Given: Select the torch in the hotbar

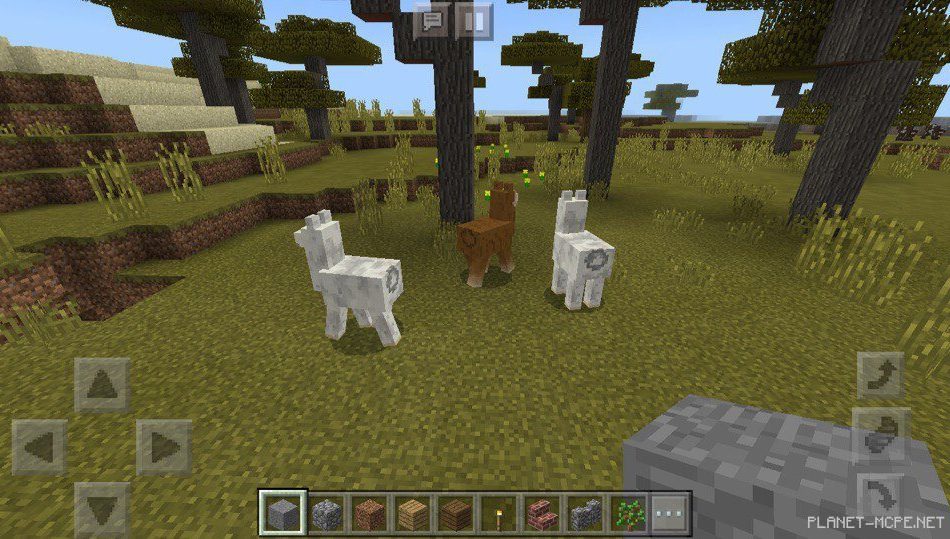Looking at the screenshot, I should pyautogui.click(x=497, y=514).
